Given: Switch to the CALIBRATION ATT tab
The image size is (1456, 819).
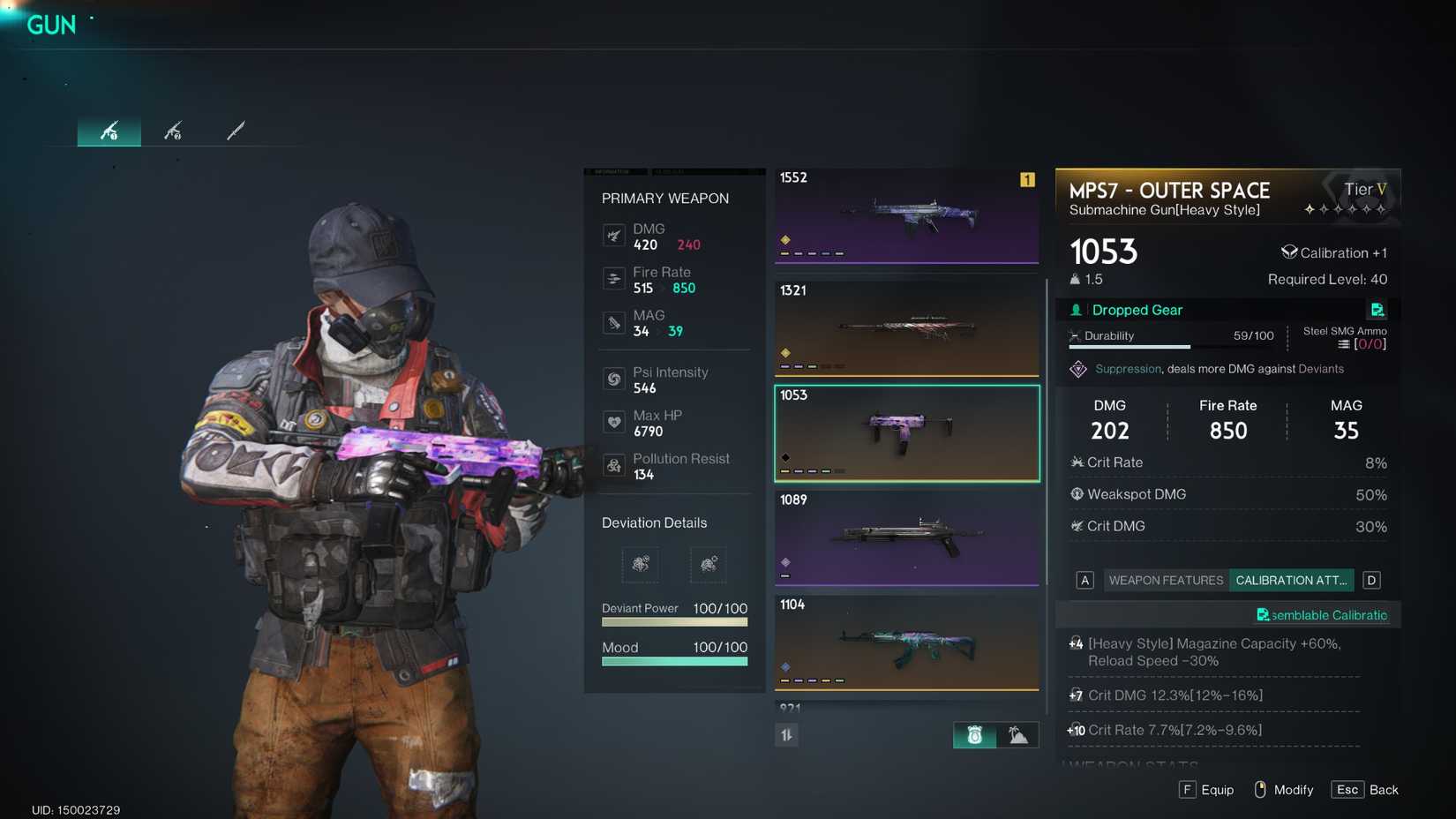Looking at the screenshot, I should click(1291, 580).
